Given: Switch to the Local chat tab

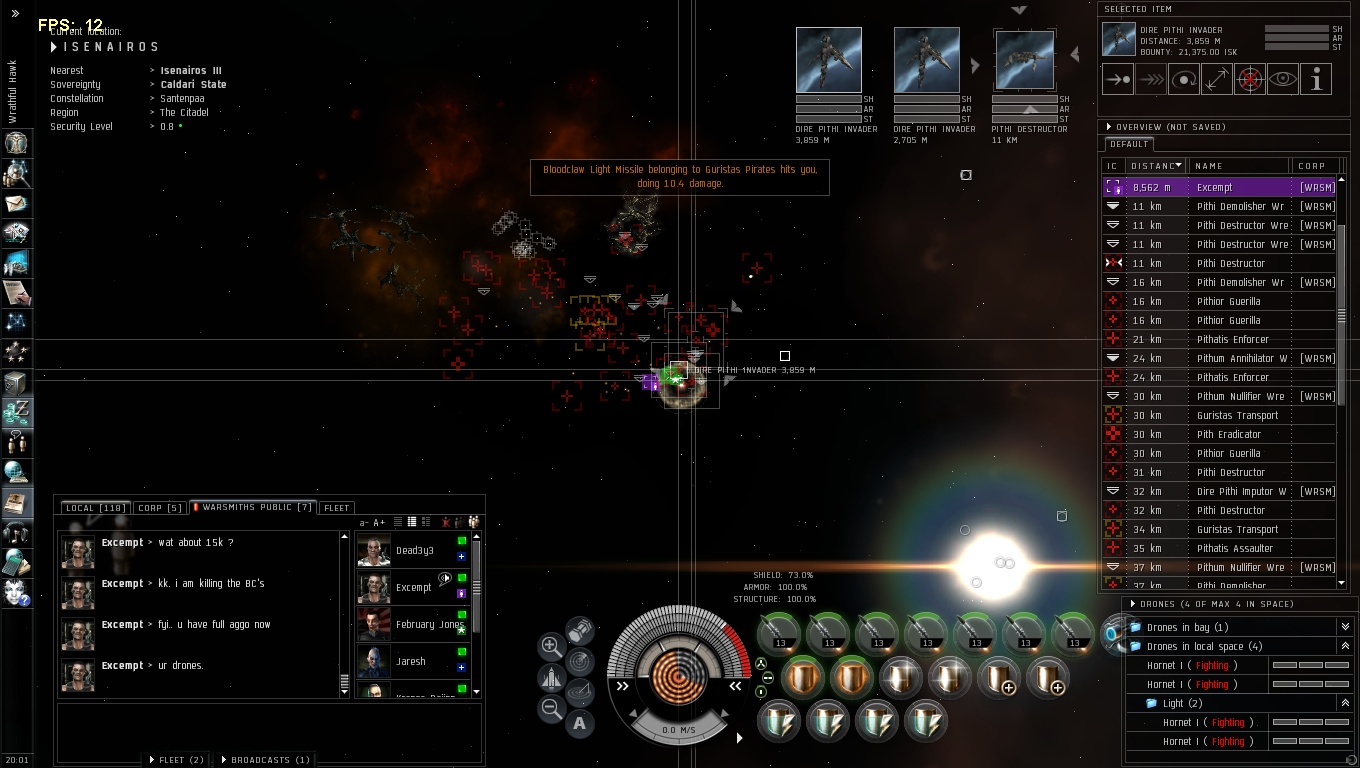Looking at the screenshot, I should point(95,508).
